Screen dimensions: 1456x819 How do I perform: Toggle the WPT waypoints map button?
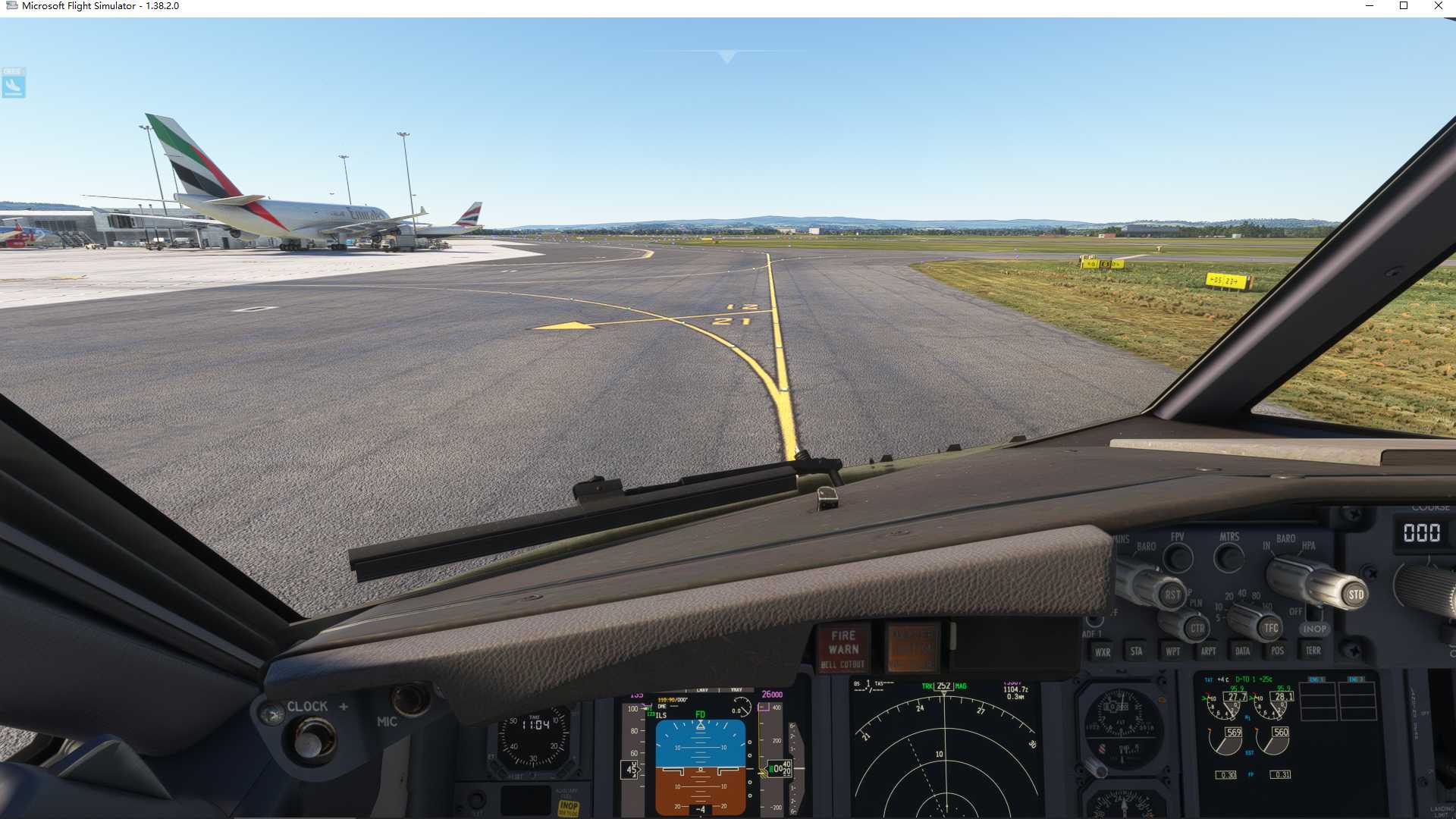coord(1172,651)
